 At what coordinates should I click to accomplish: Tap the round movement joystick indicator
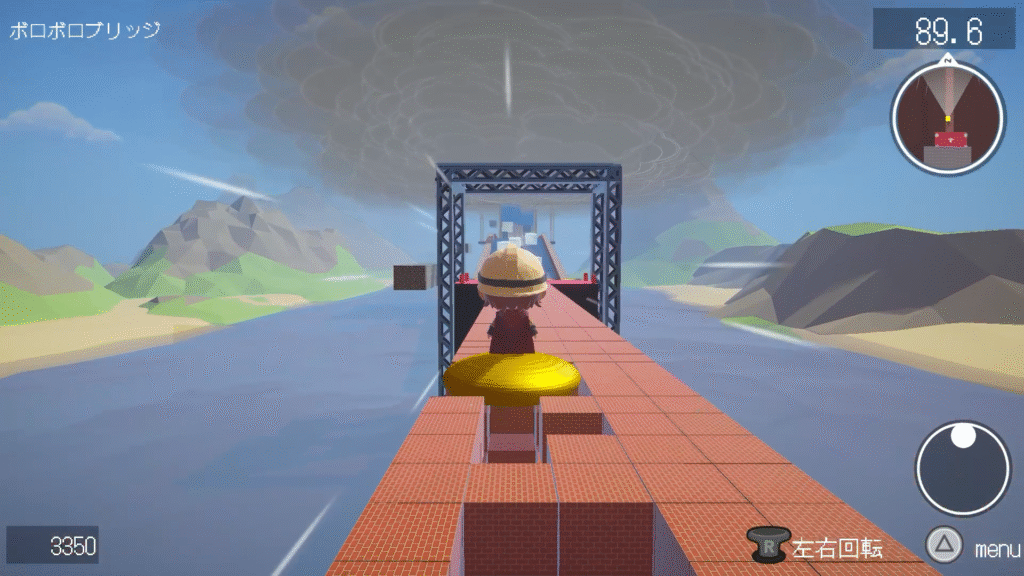click(x=963, y=468)
